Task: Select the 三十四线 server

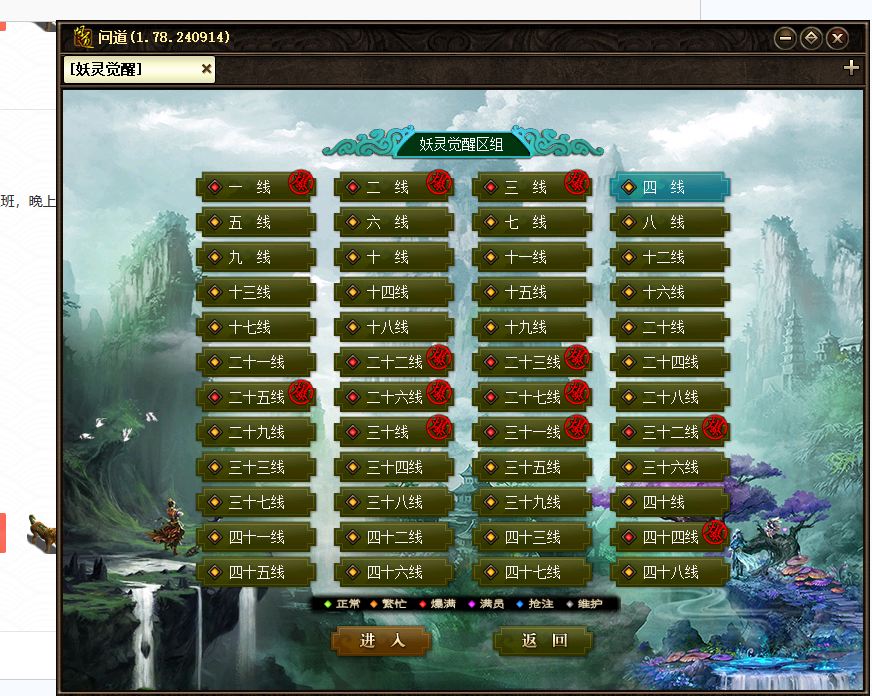Action: pyautogui.click(x=393, y=467)
